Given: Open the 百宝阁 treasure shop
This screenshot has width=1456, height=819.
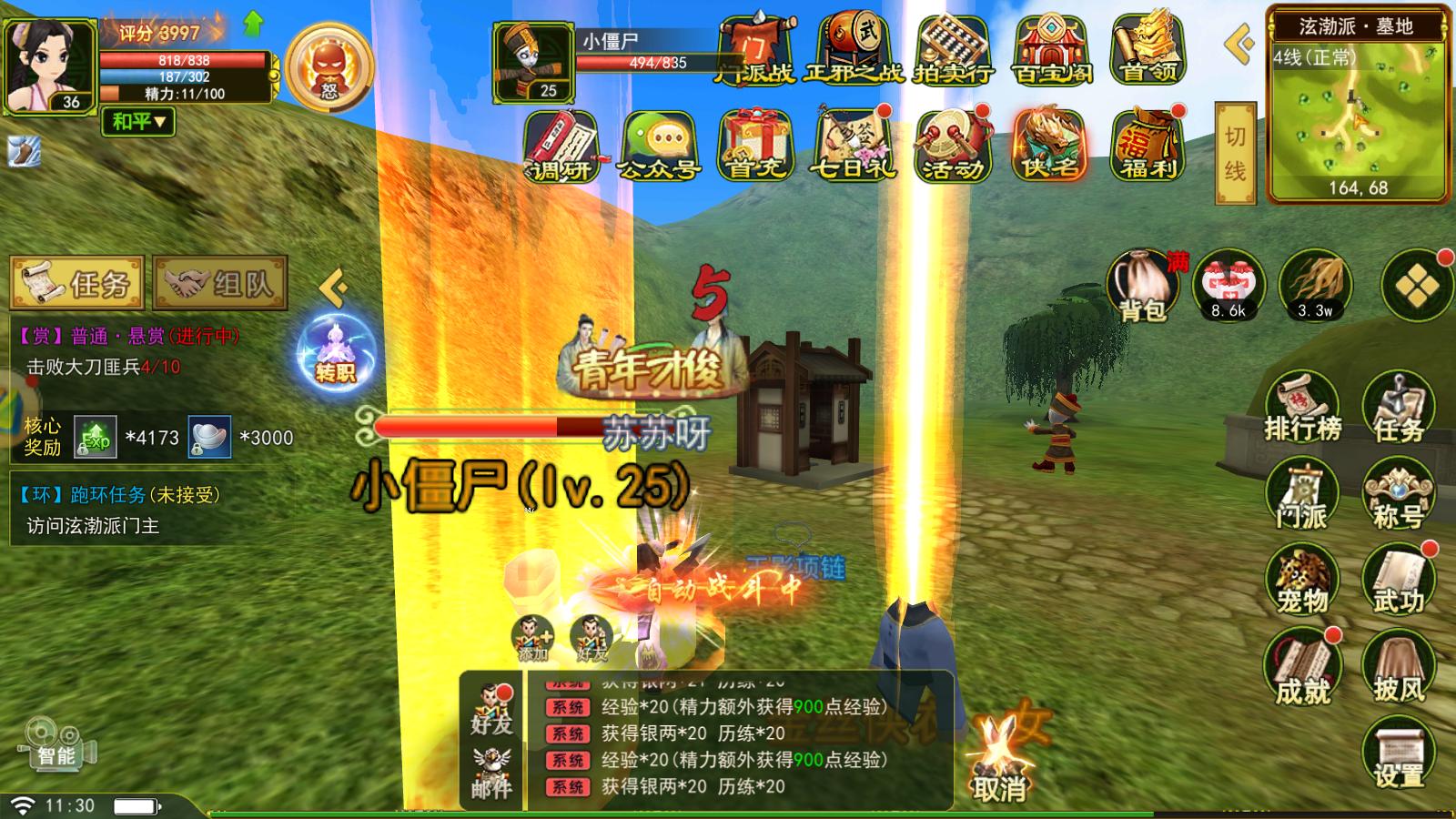Looking at the screenshot, I should (x=1051, y=50).
